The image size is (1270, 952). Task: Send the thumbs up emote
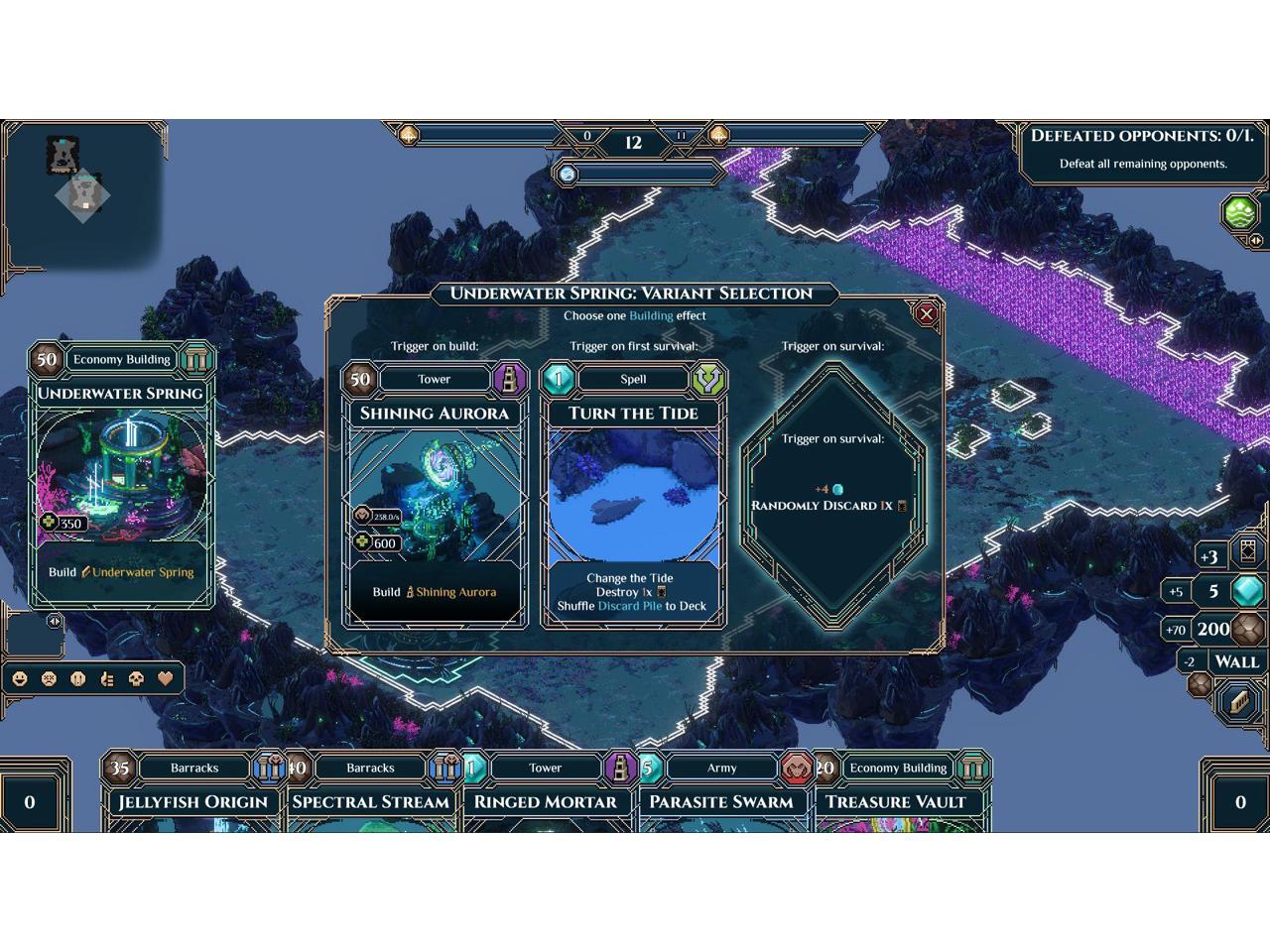107,679
